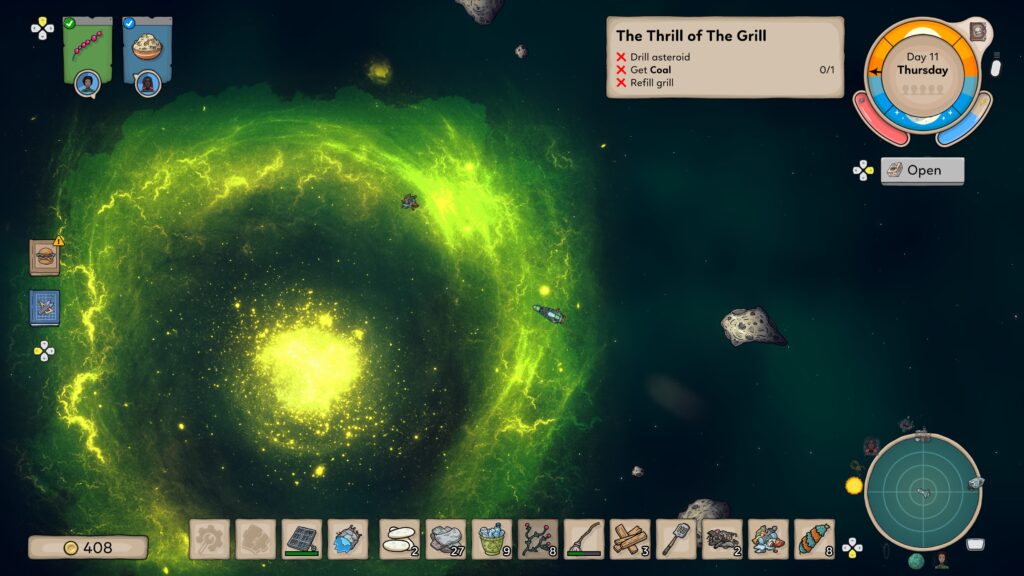Select the striped orange shell slot
The width and height of the screenshot is (1024, 576).
(814, 539)
